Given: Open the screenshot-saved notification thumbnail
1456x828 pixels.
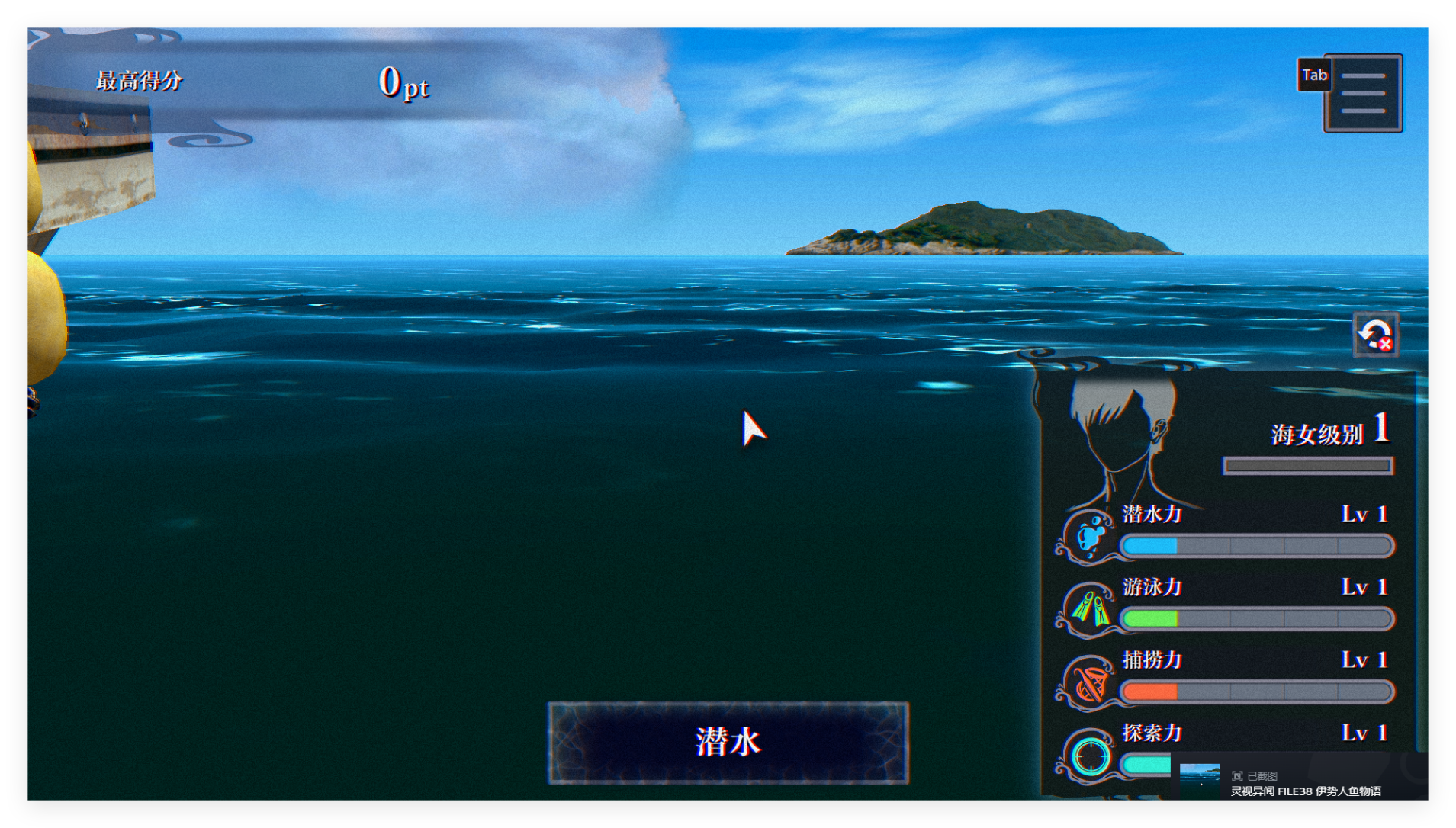Looking at the screenshot, I should (x=1200, y=781).
